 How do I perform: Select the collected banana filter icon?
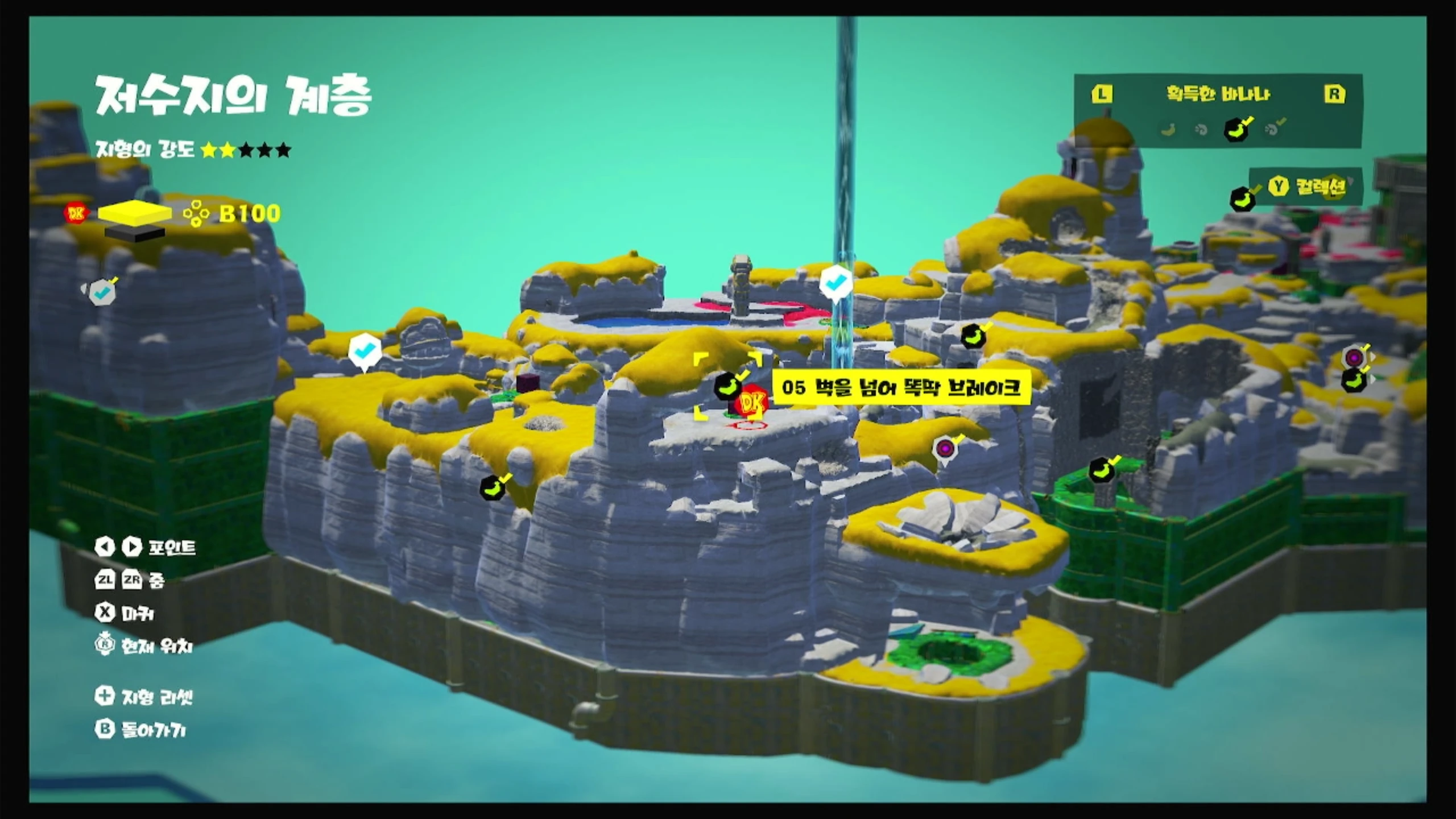1236,129
